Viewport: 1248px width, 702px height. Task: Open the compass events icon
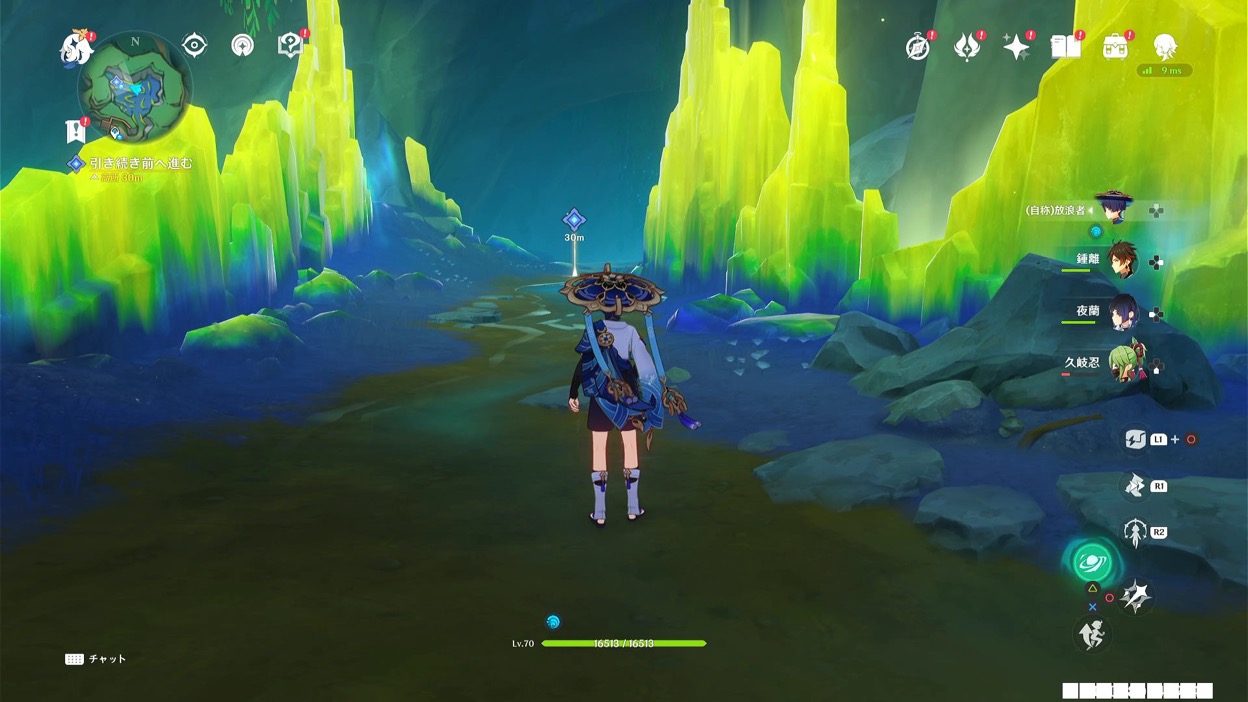tap(917, 47)
